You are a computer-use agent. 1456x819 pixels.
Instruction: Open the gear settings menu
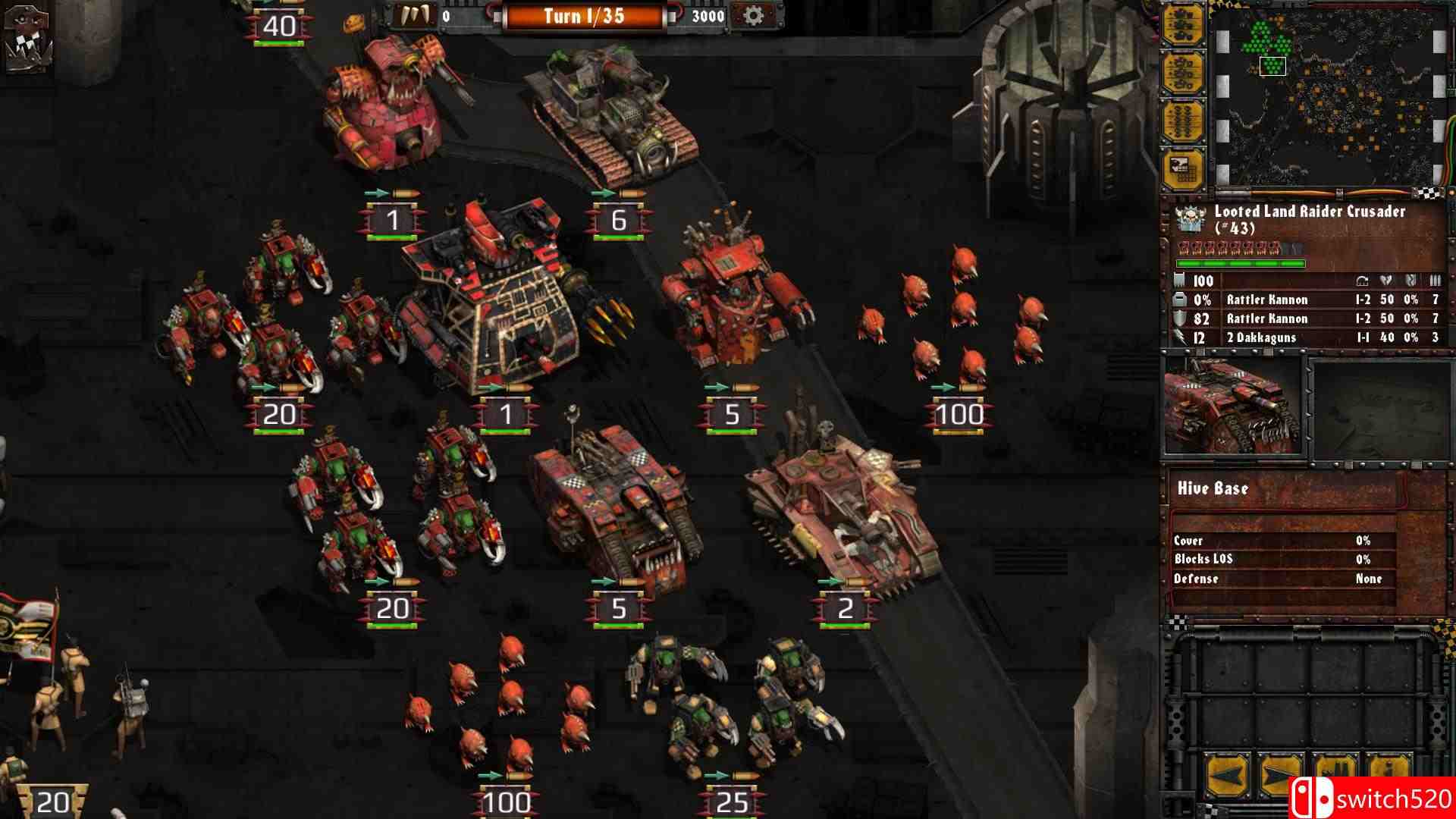click(752, 16)
